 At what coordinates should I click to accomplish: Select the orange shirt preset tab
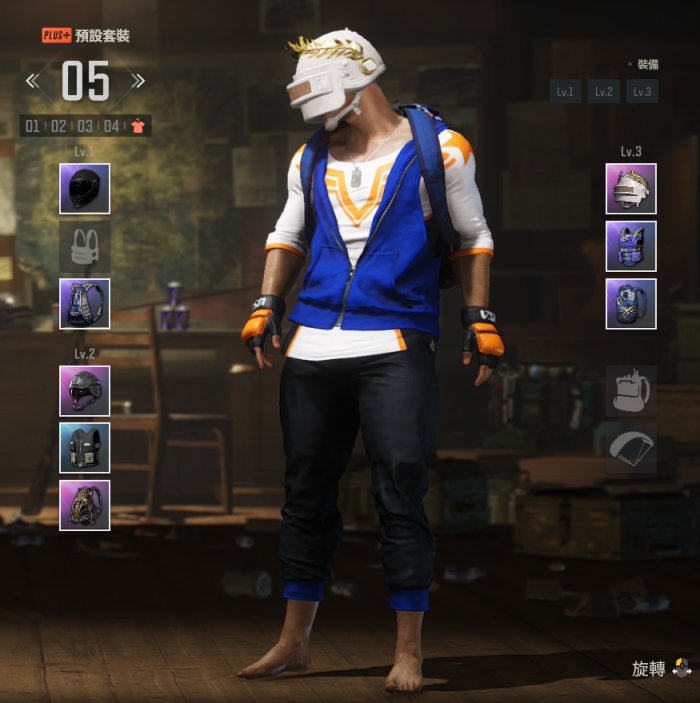click(137, 126)
